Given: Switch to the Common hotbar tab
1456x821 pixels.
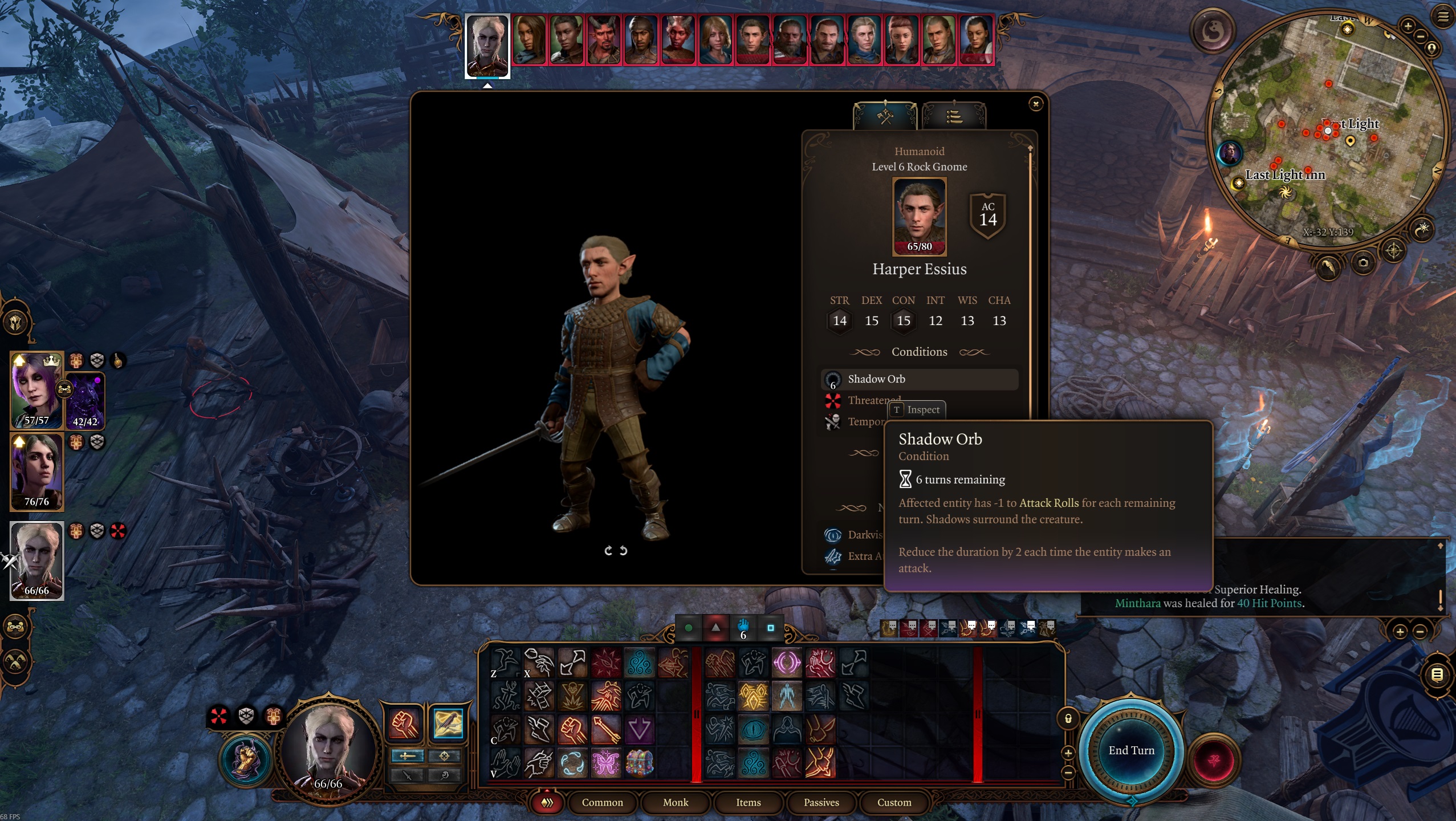Looking at the screenshot, I should 602,802.
